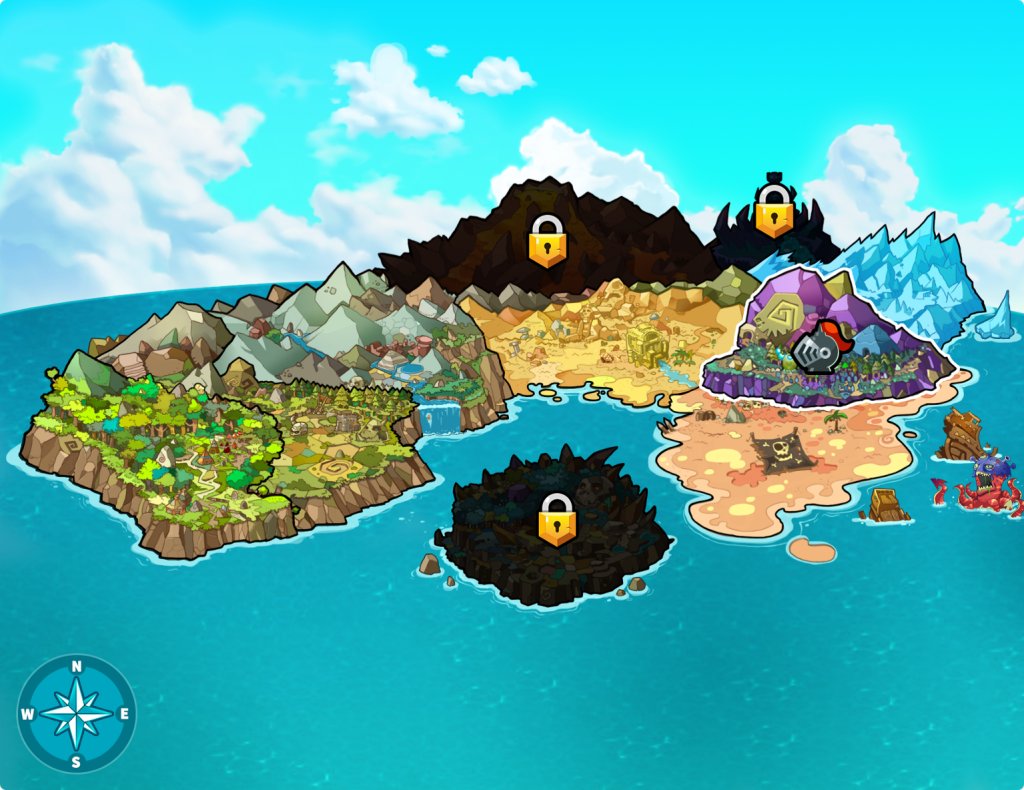Select the padlock on the dark spiky tower
Image resolution: width=1024 pixels, height=790 pixels.
click(773, 210)
